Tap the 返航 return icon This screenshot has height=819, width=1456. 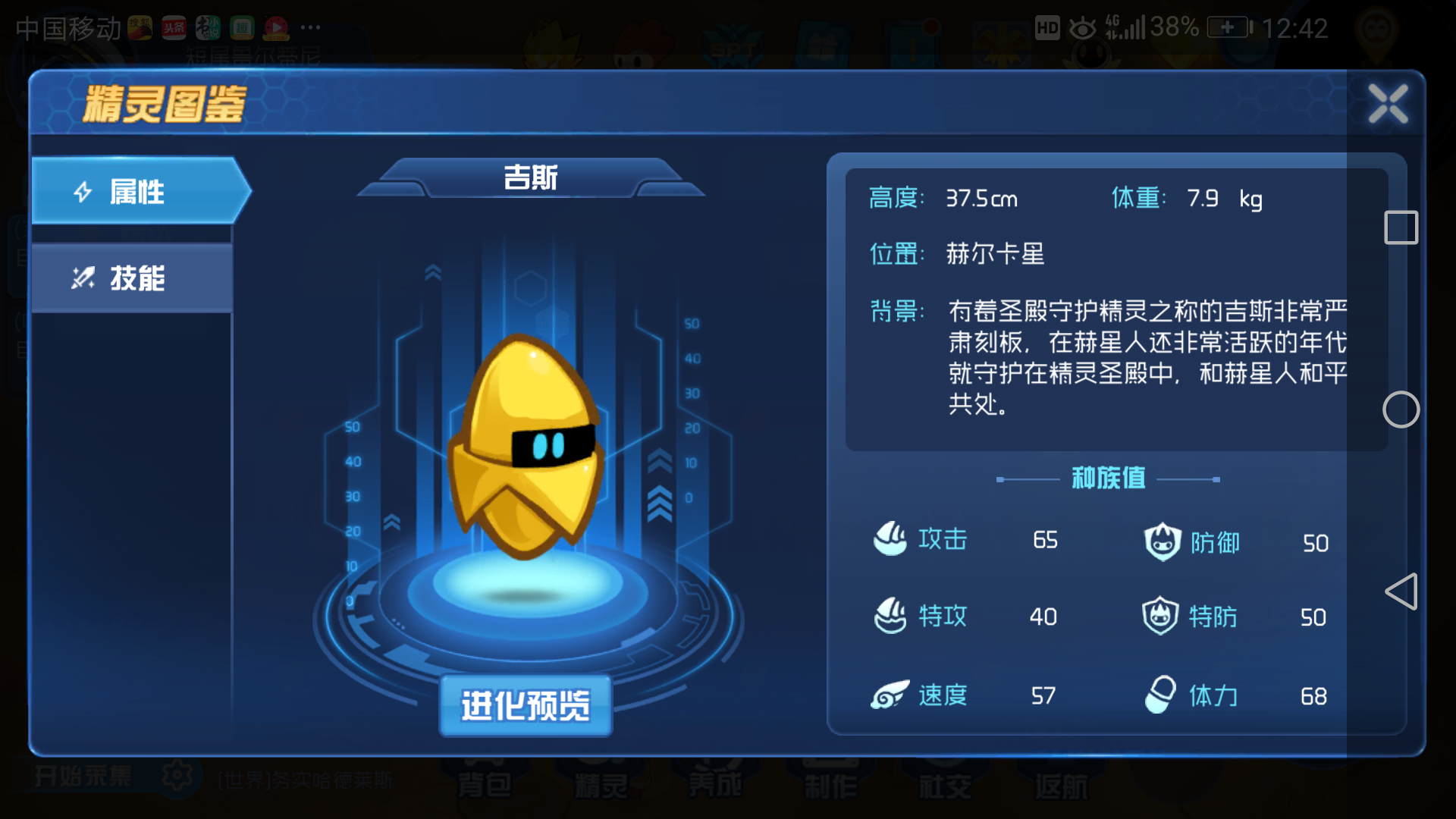click(x=1062, y=781)
